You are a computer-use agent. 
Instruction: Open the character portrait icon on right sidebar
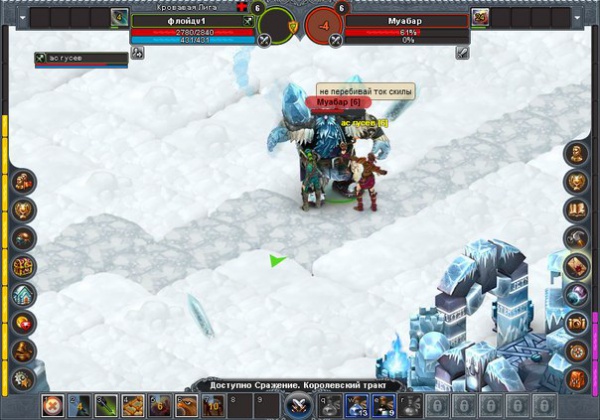tap(577, 153)
